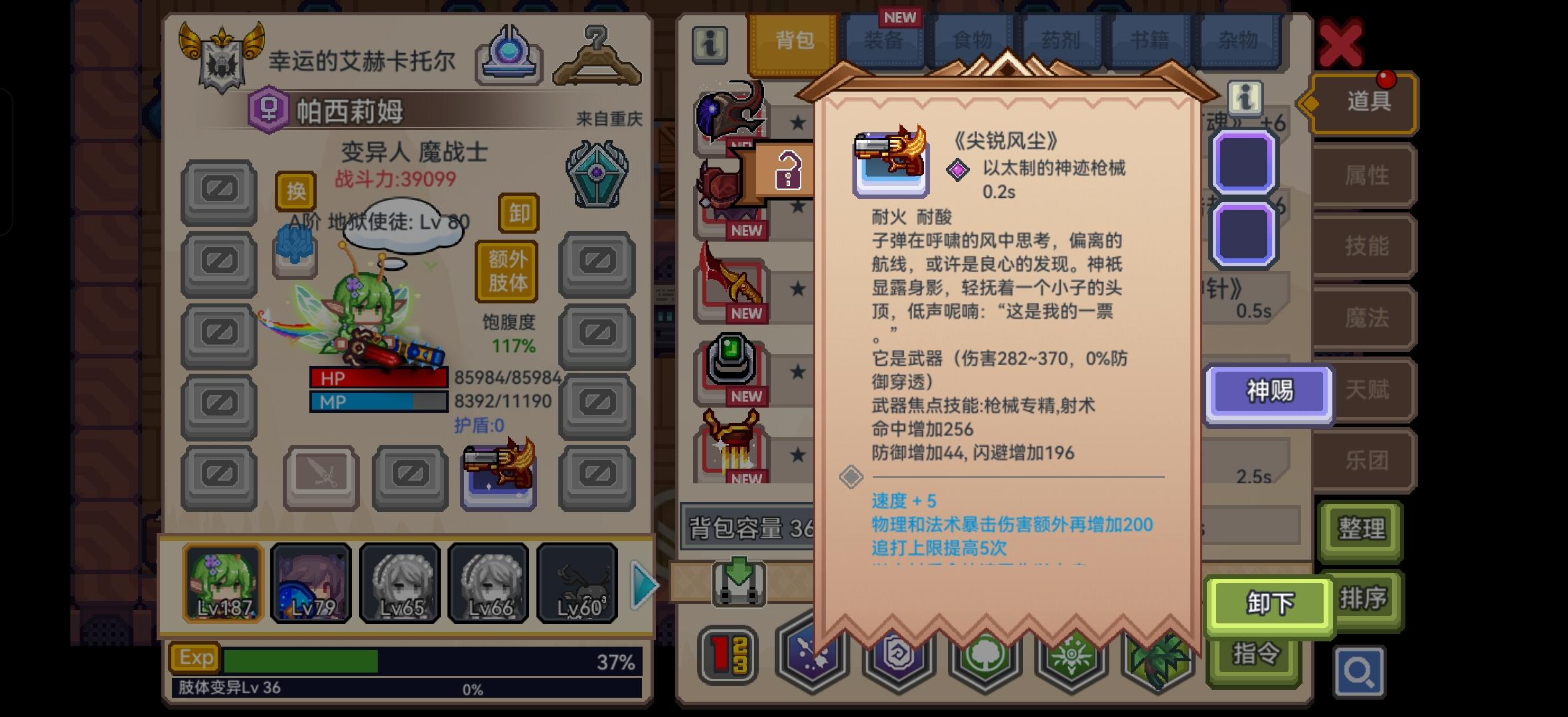This screenshot has width=1568, height=717.
Task: Click the portal summon icon beside character name
Action: tap(509, 53)
